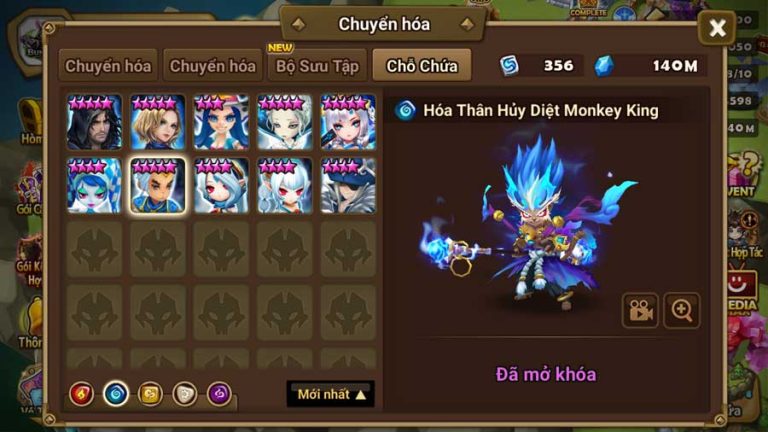This screenshot has width=768, height=432.
Task: Filter by the white light element
Action: [185, 394]
